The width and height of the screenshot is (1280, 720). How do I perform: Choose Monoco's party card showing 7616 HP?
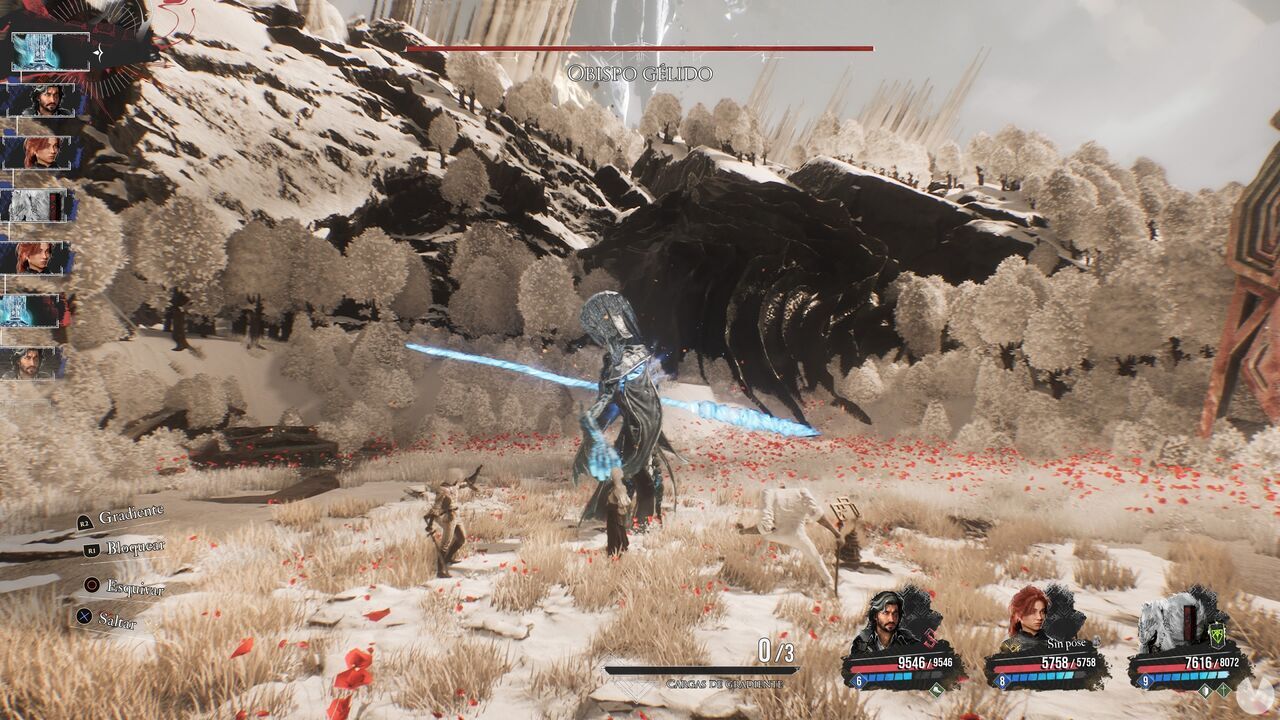pyautogui.click(x=1188, y=640)
